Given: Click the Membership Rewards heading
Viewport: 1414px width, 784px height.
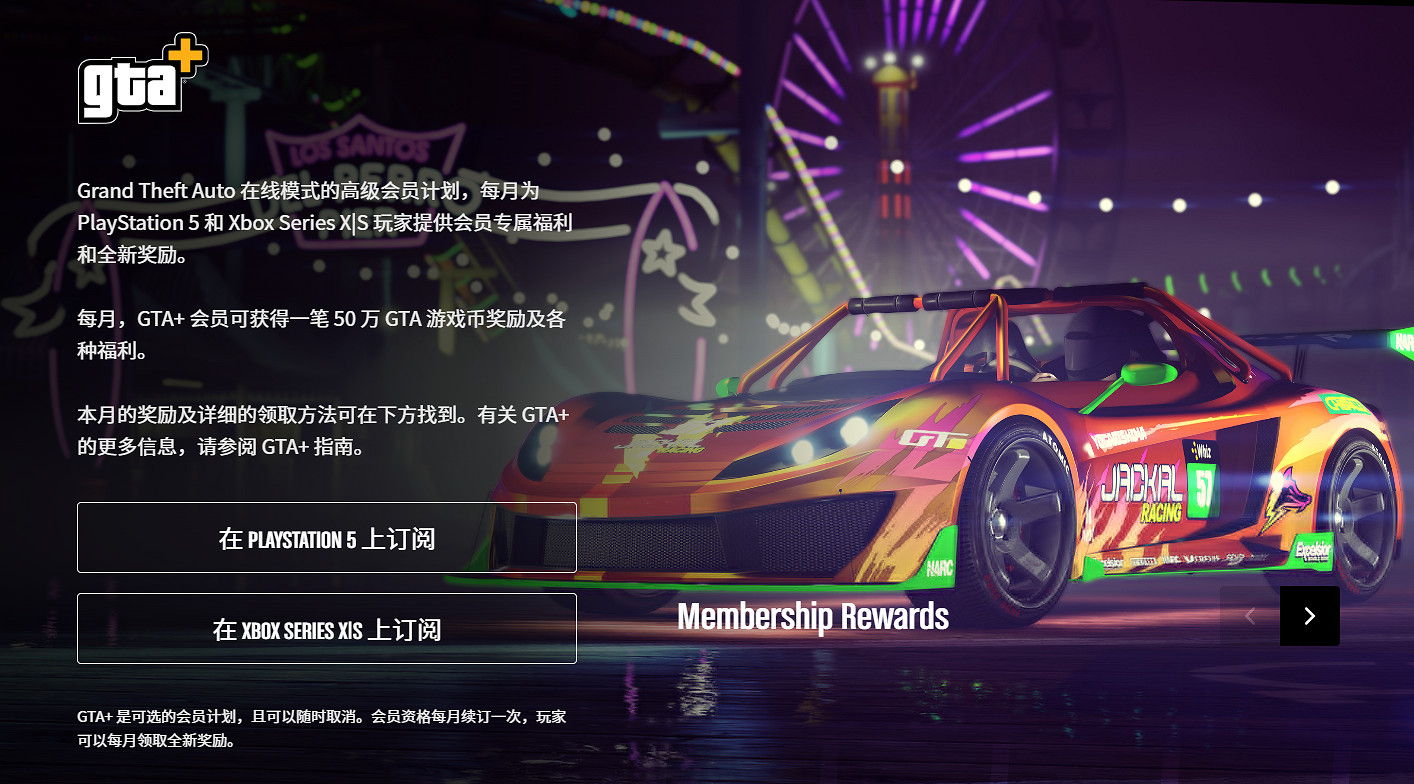Looking at the screenshot, I should pyautogui.click(x=813, y=616).
